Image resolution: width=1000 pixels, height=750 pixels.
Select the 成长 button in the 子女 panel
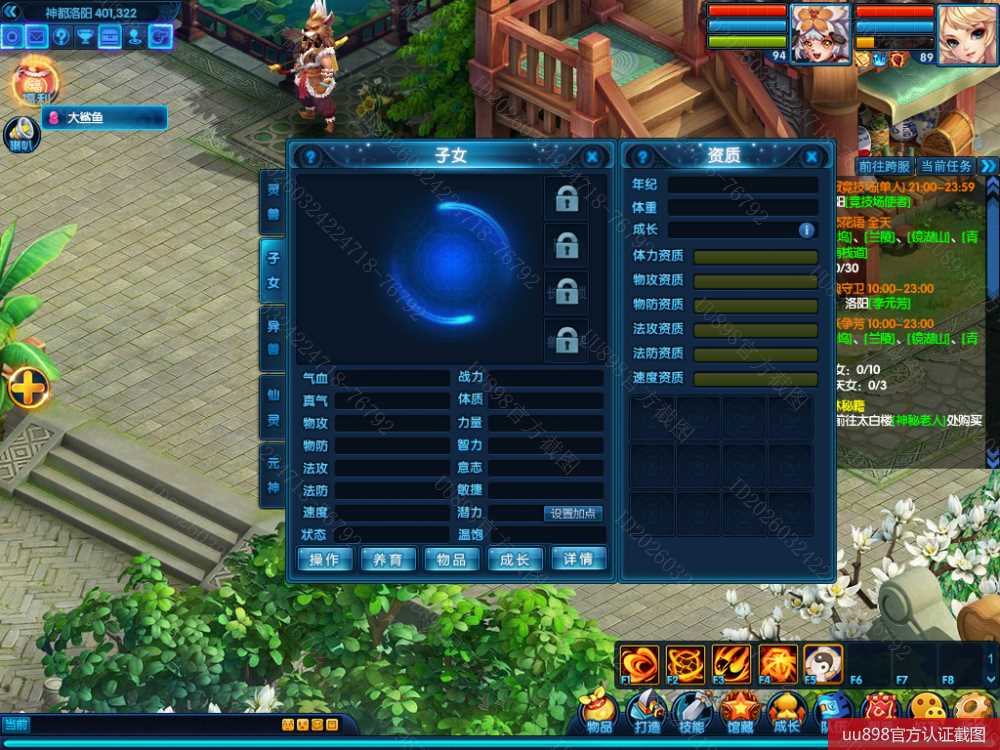coord(515,559)
